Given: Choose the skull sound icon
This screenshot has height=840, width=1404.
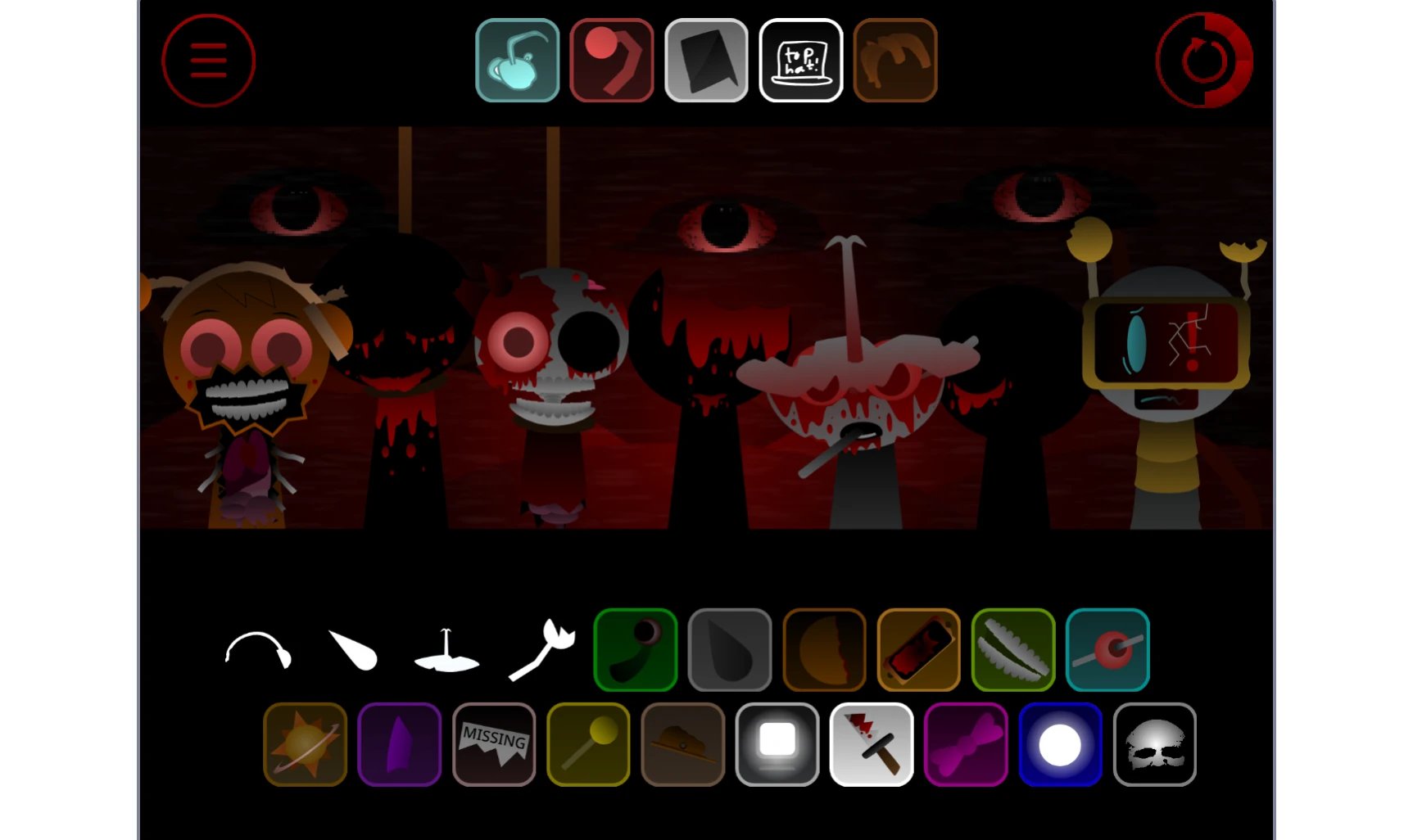Looking at the screenshot, I should [1154, 744].
